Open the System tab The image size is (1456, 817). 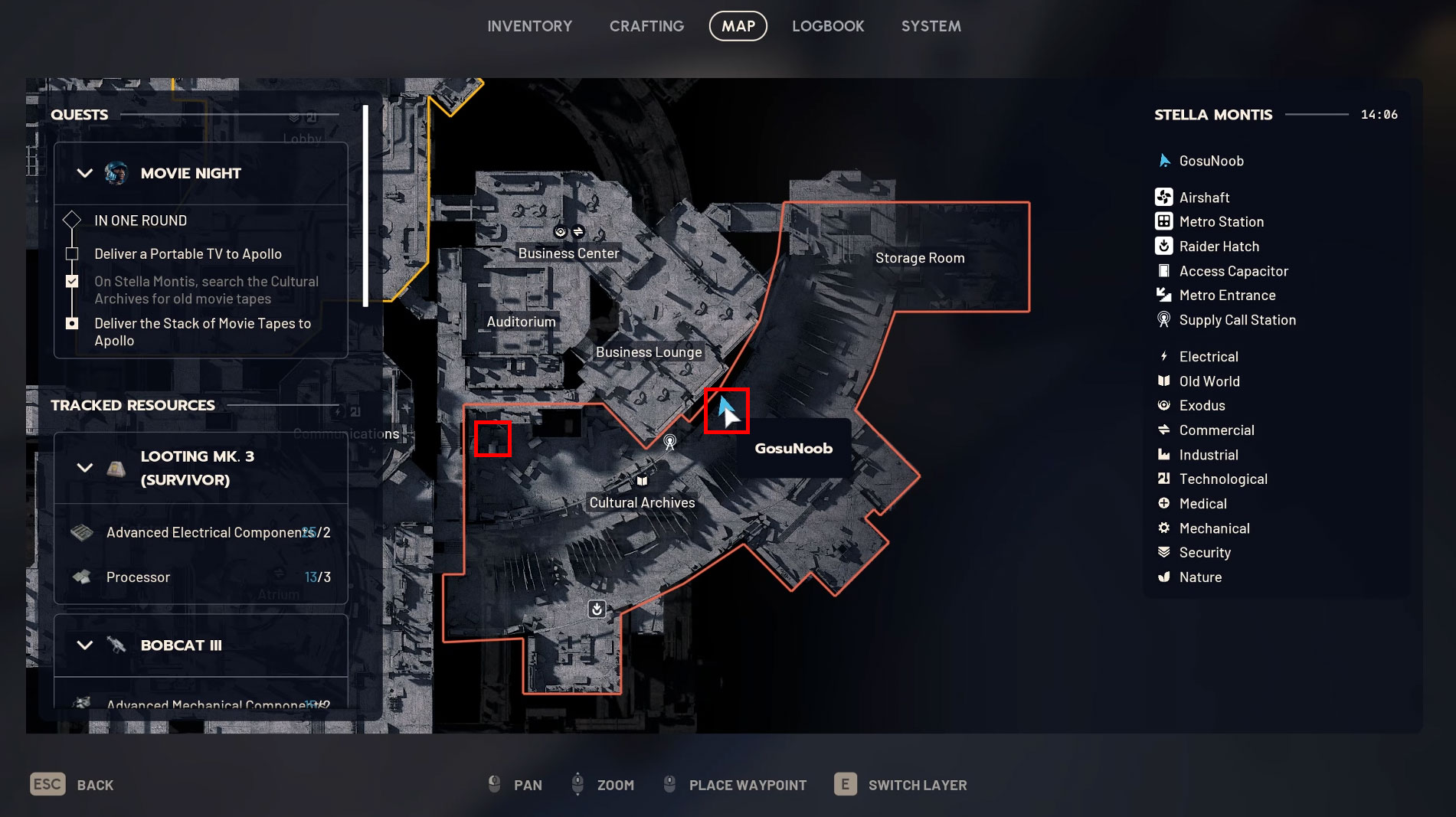931,26
